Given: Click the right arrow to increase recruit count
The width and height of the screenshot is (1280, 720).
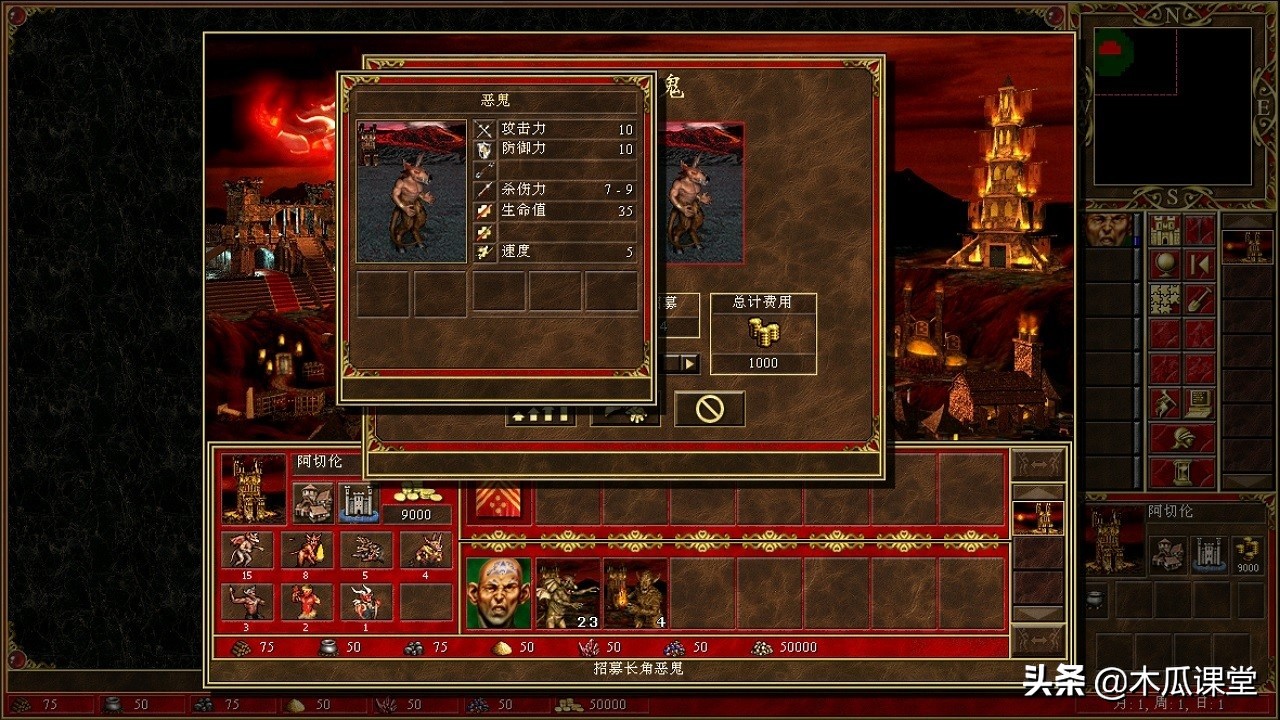Looking at the screenshot, I should (x=689, y=363).
